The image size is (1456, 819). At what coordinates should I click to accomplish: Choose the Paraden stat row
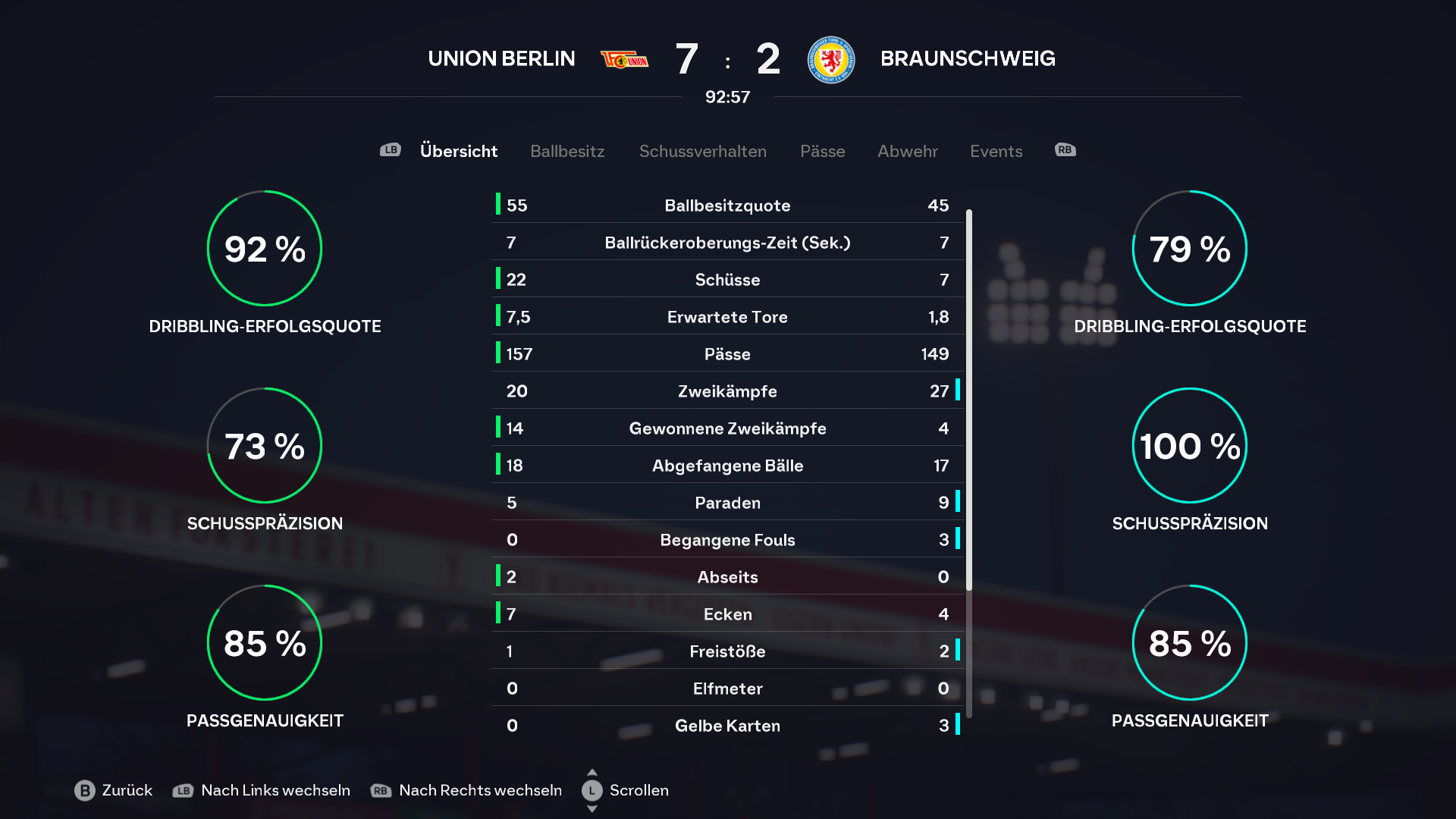727,503
